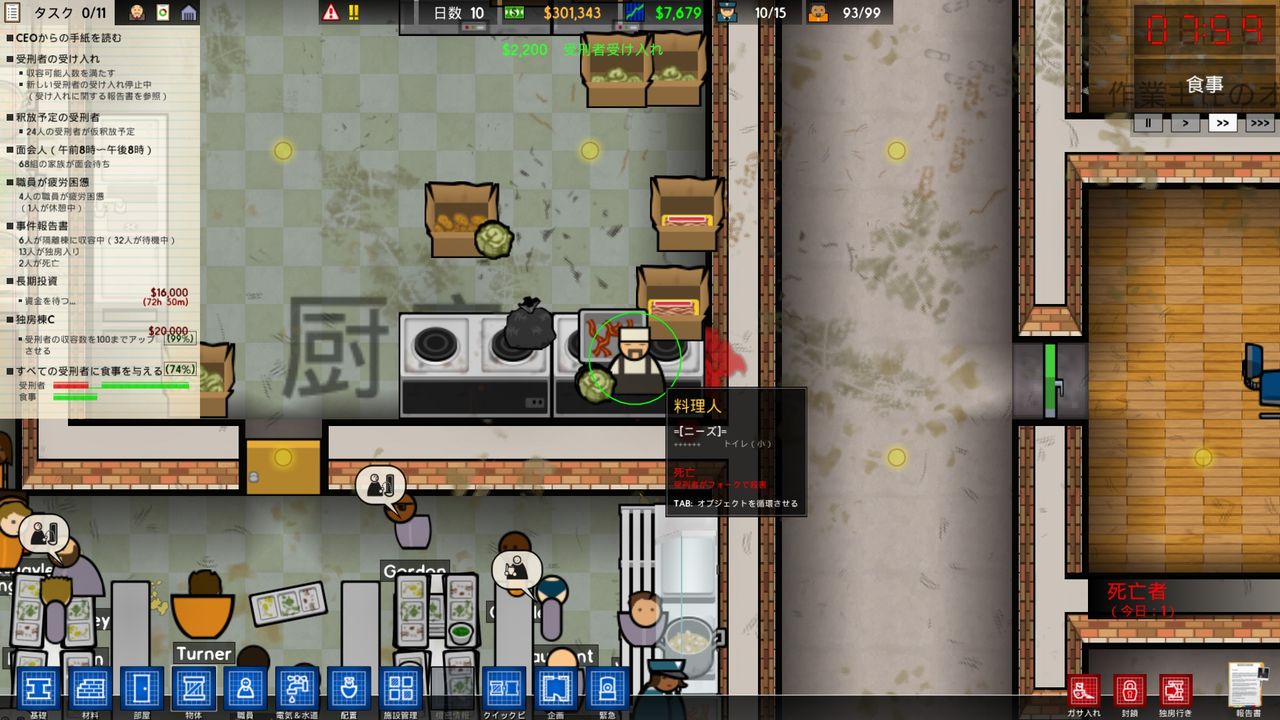This screenshot has height=720, width=1280.
Task: Open the Materials (材料) menu
Action: (x=88, y=690)
